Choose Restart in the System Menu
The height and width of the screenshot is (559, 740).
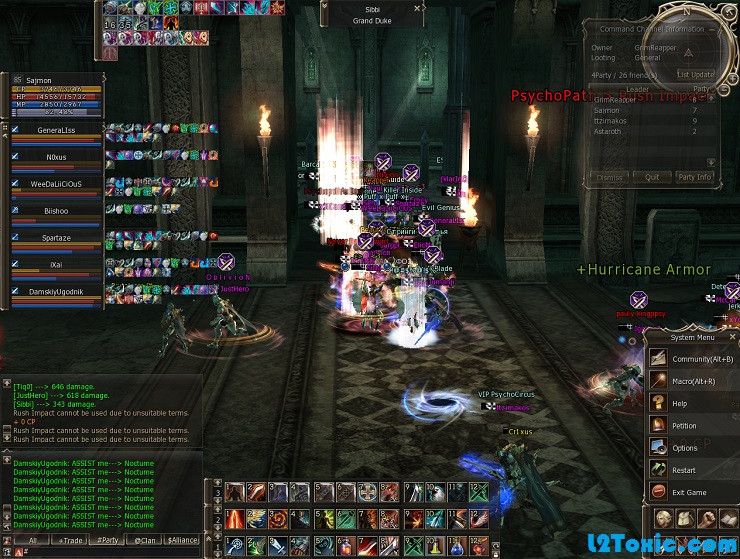click(x=684, y=469)
